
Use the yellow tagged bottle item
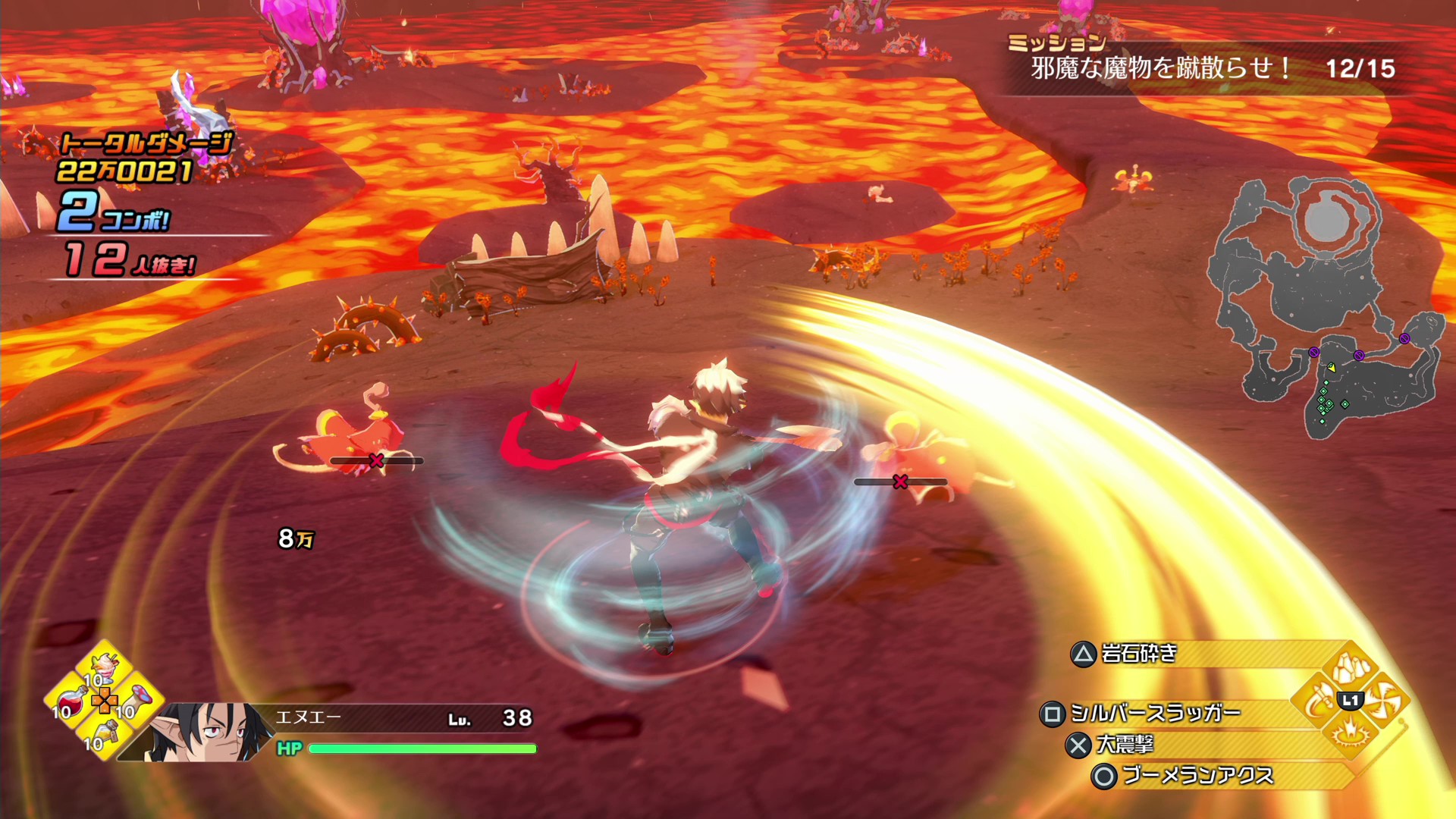tap(106, 732)
